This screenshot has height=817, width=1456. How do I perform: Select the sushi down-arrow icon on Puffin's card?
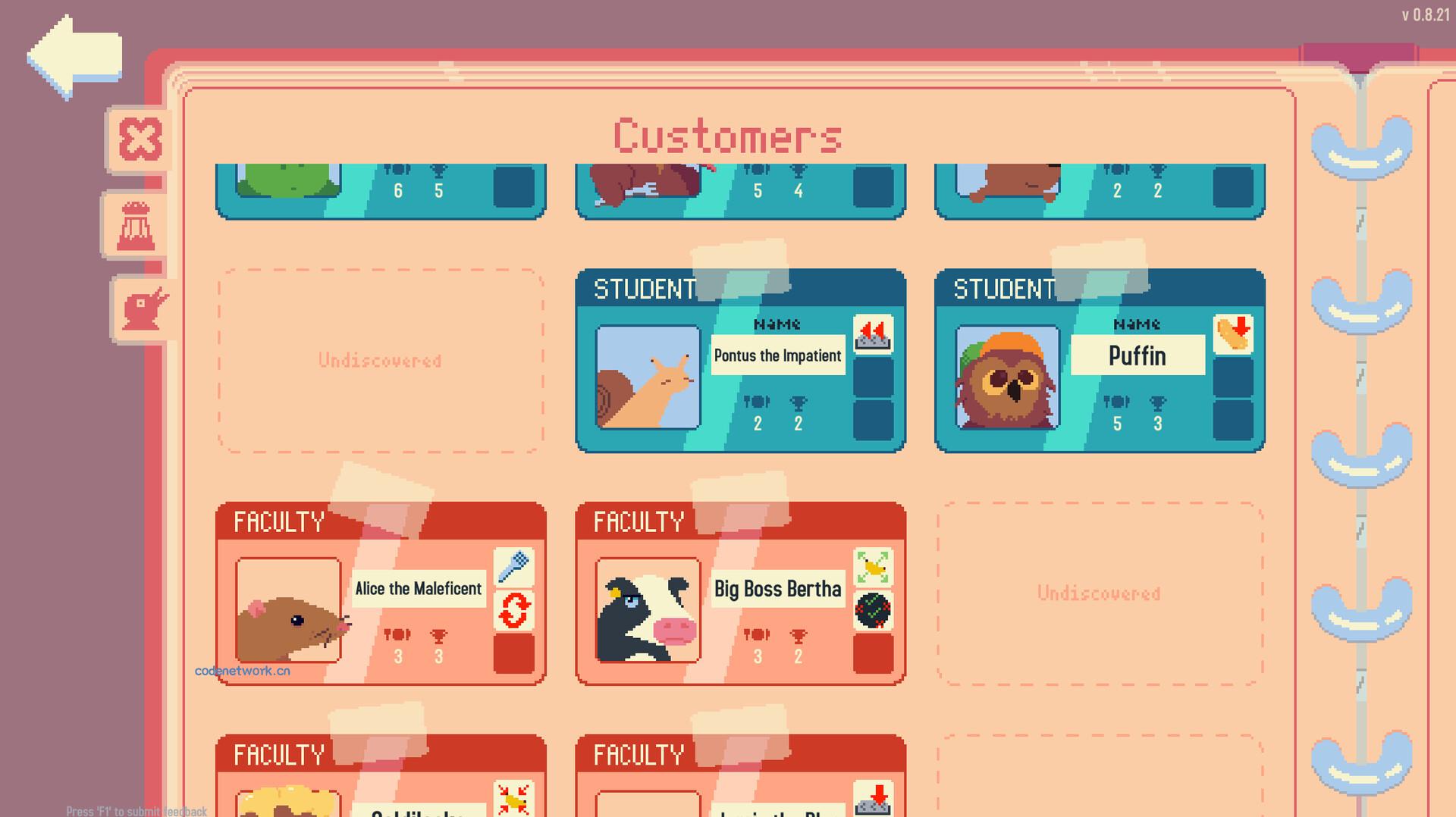(1235, 333)
